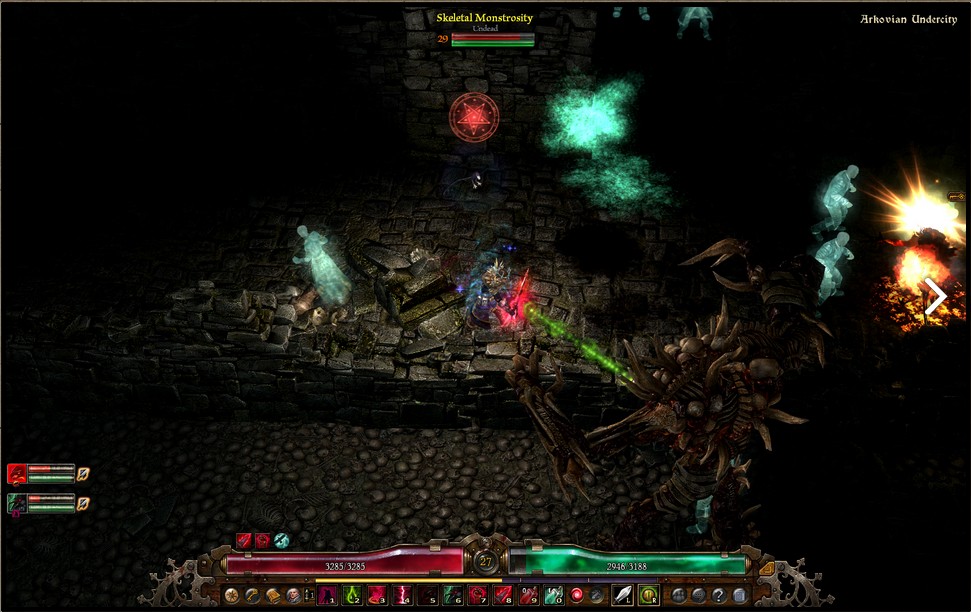
Task: Activate the red swirl skill in slot 7
Action: click(x=478, y=596)
